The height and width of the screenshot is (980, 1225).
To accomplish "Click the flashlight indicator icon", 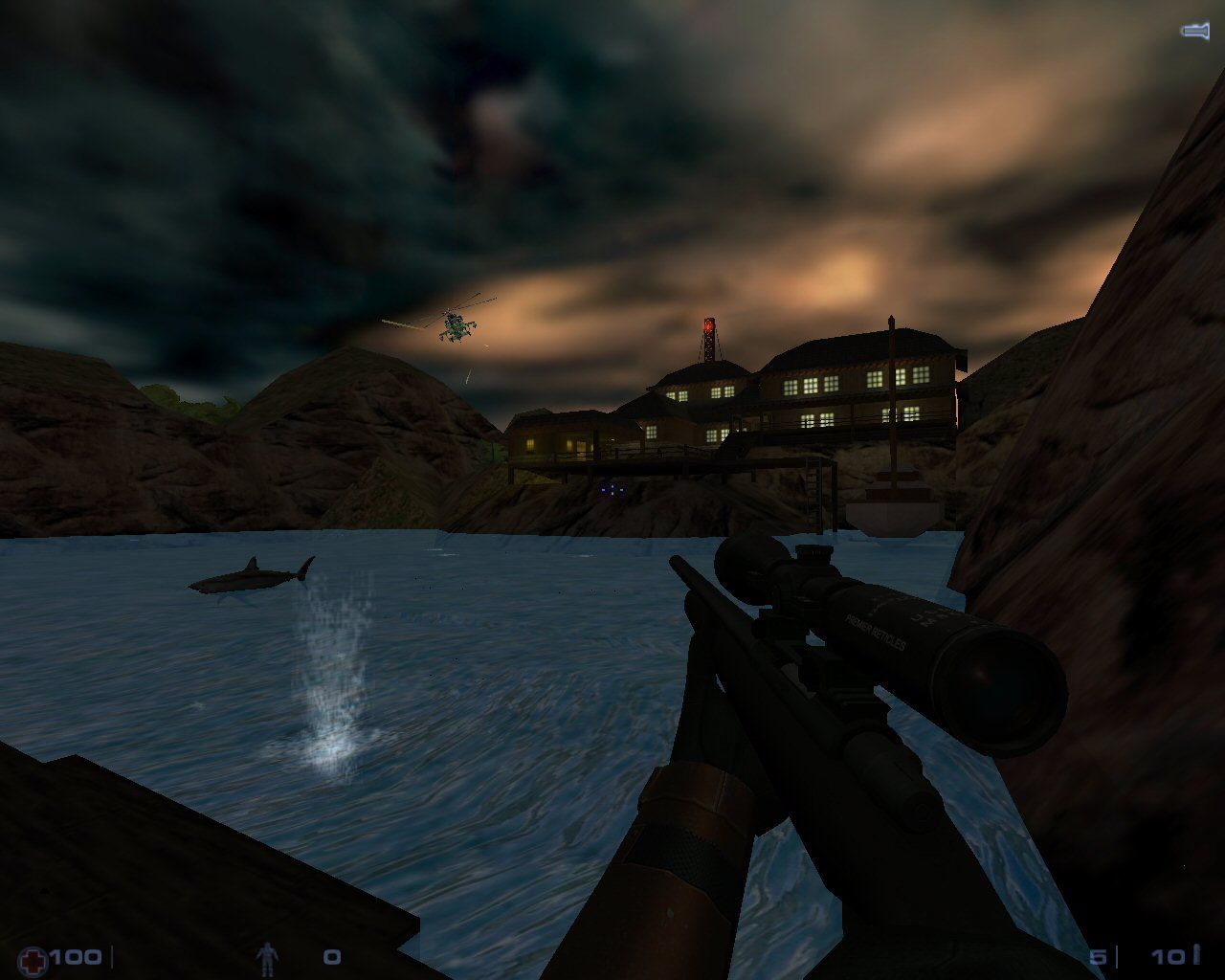I will (x=1194, y=32).
